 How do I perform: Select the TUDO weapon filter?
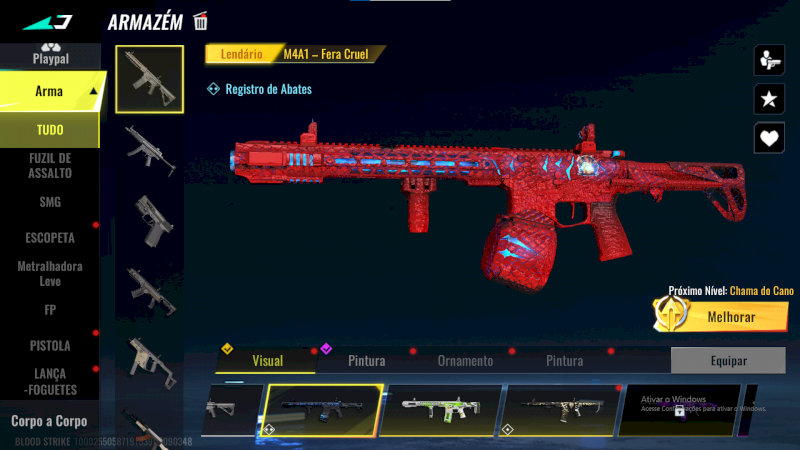tap(50, 130)
